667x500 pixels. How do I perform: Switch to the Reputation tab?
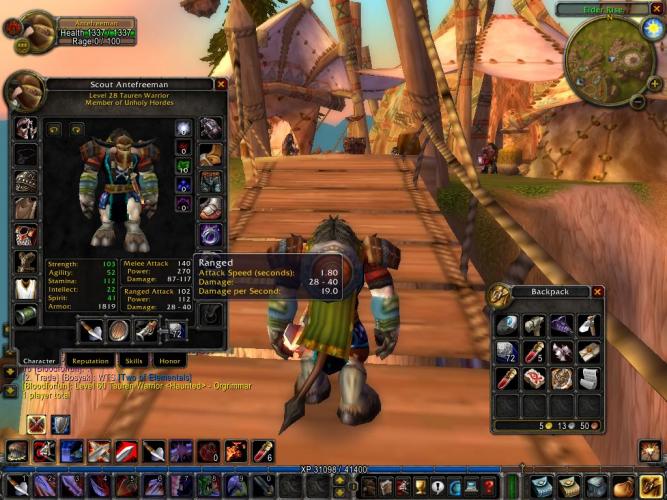tap(90, 360)
